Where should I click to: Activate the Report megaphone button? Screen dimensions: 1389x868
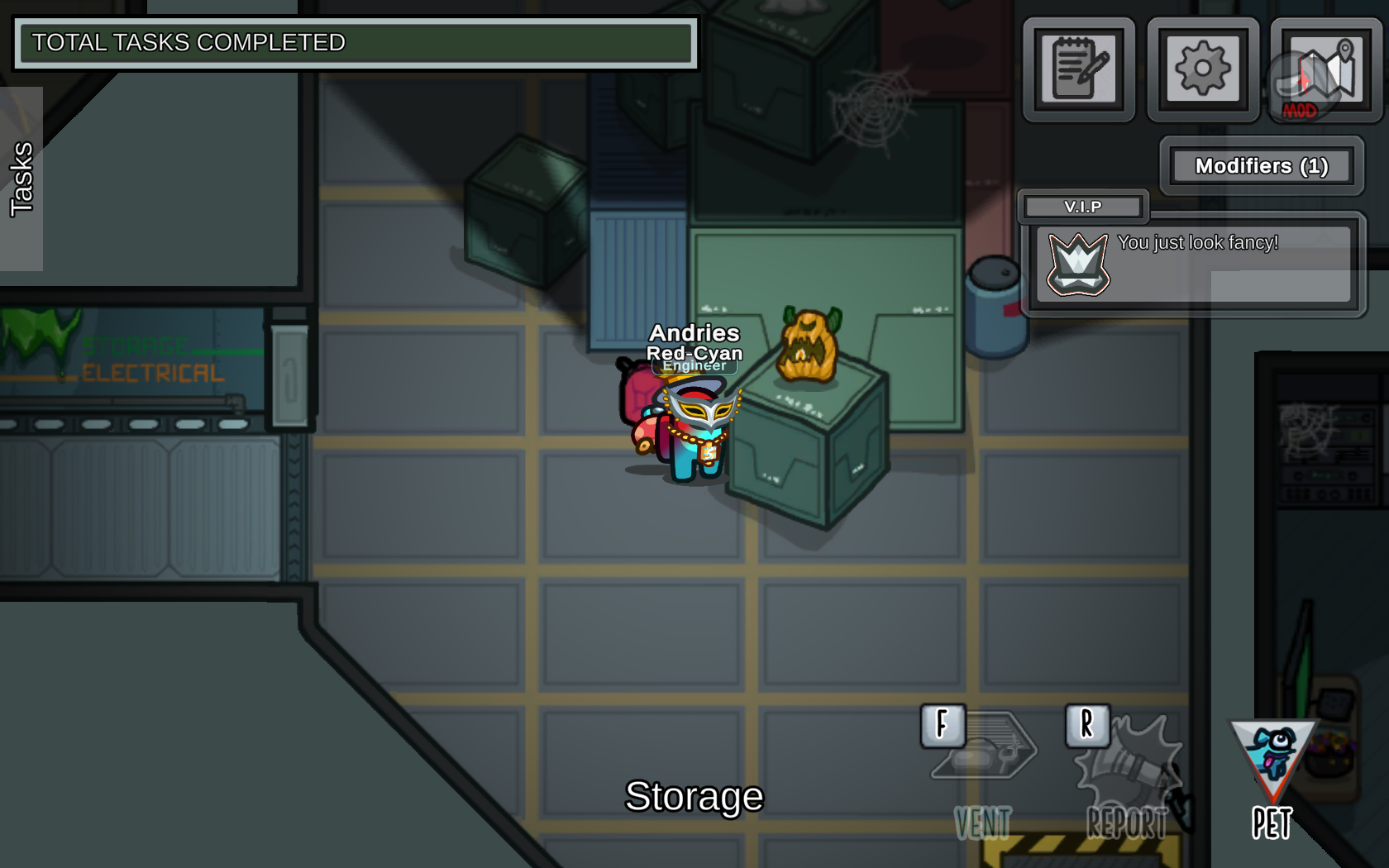1127,773
